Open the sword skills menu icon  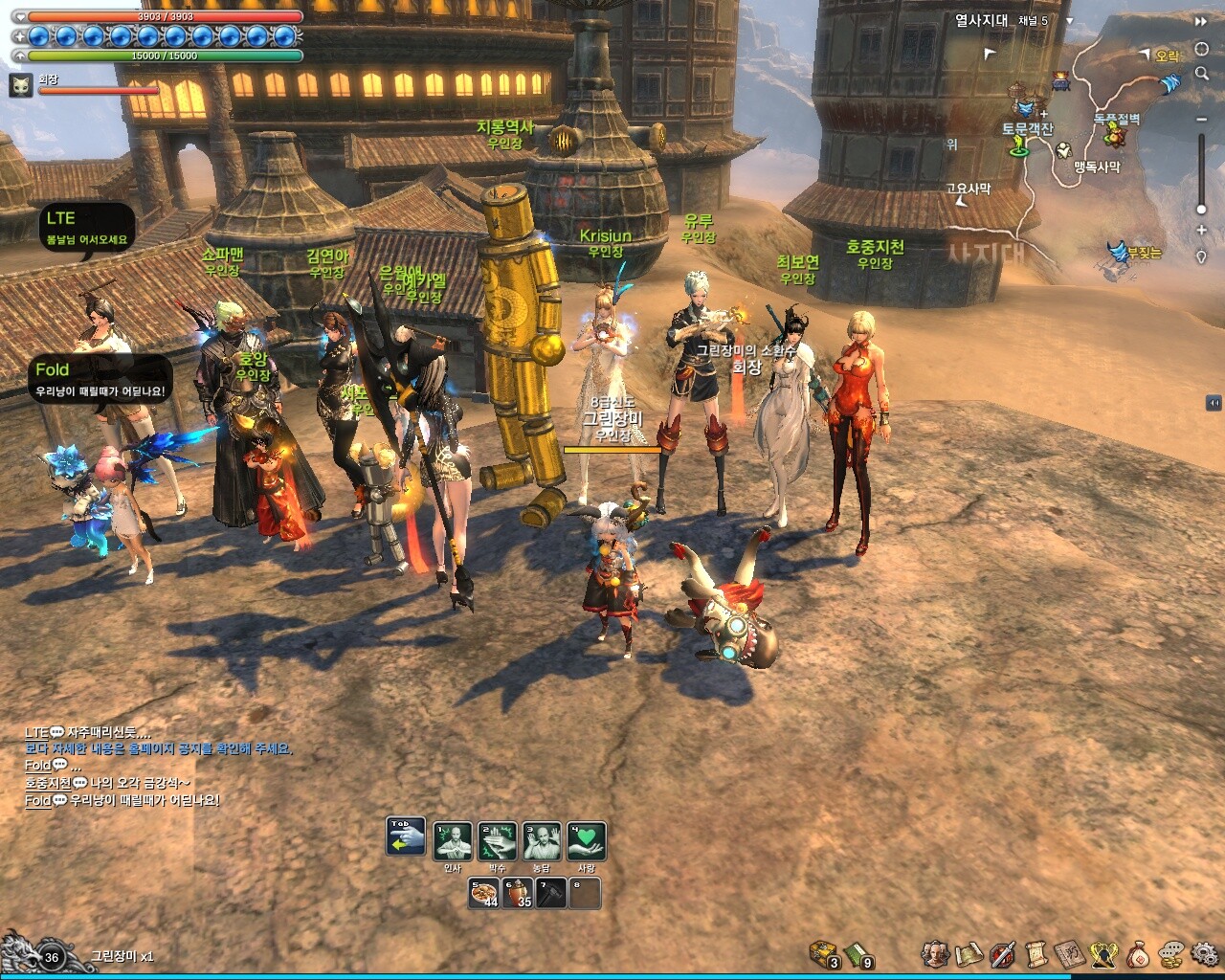pyautogui.click(x=1002, y=953)
